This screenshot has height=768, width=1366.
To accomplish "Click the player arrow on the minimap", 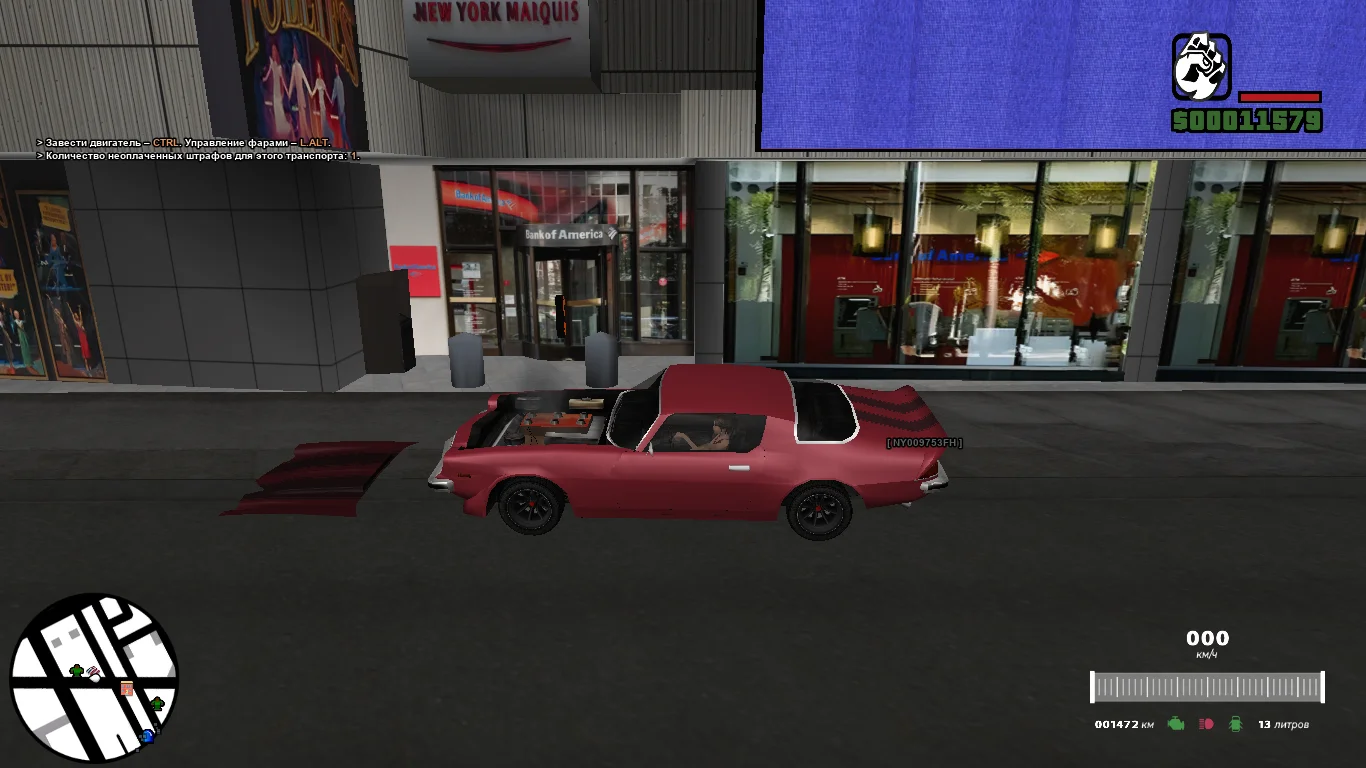I will (x=93, y=677).
